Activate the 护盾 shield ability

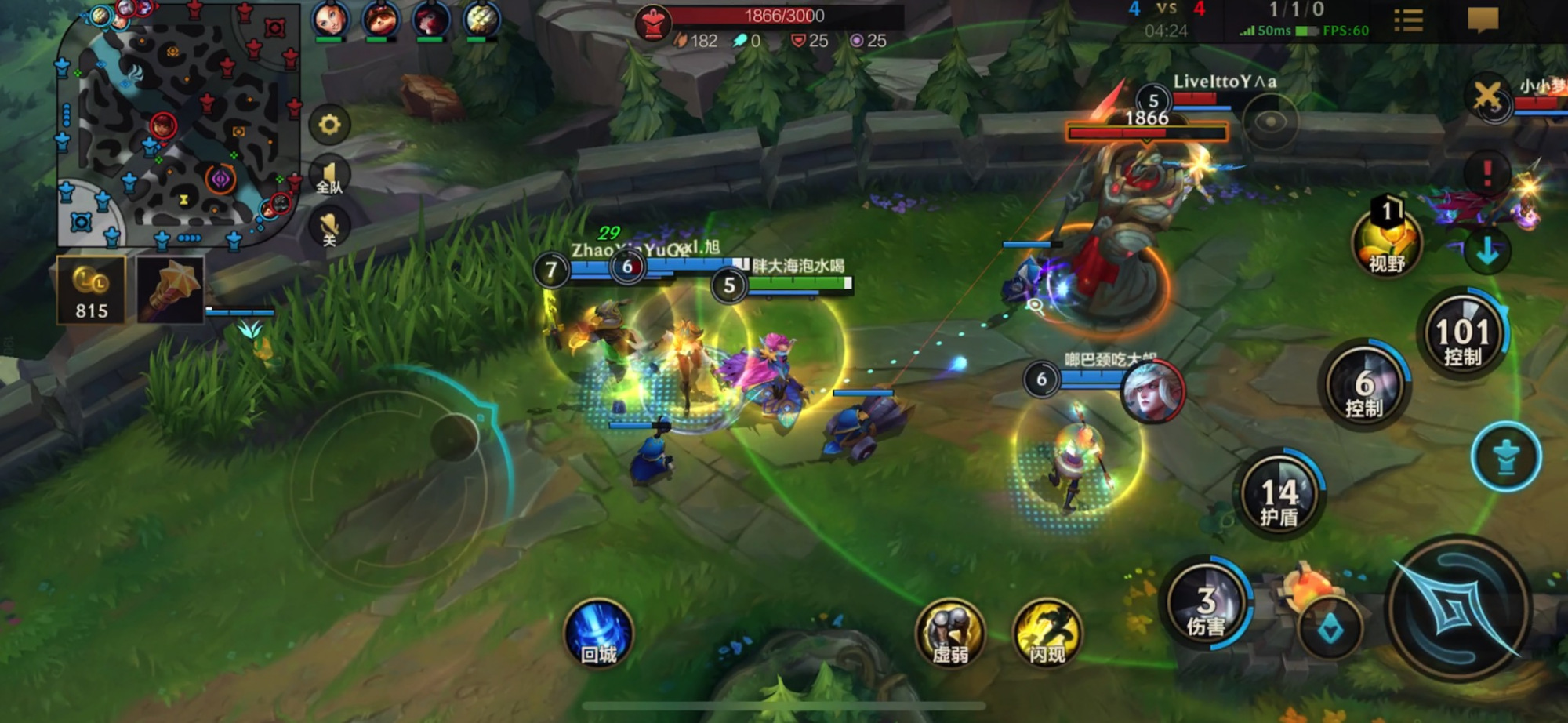(1279, 496)
